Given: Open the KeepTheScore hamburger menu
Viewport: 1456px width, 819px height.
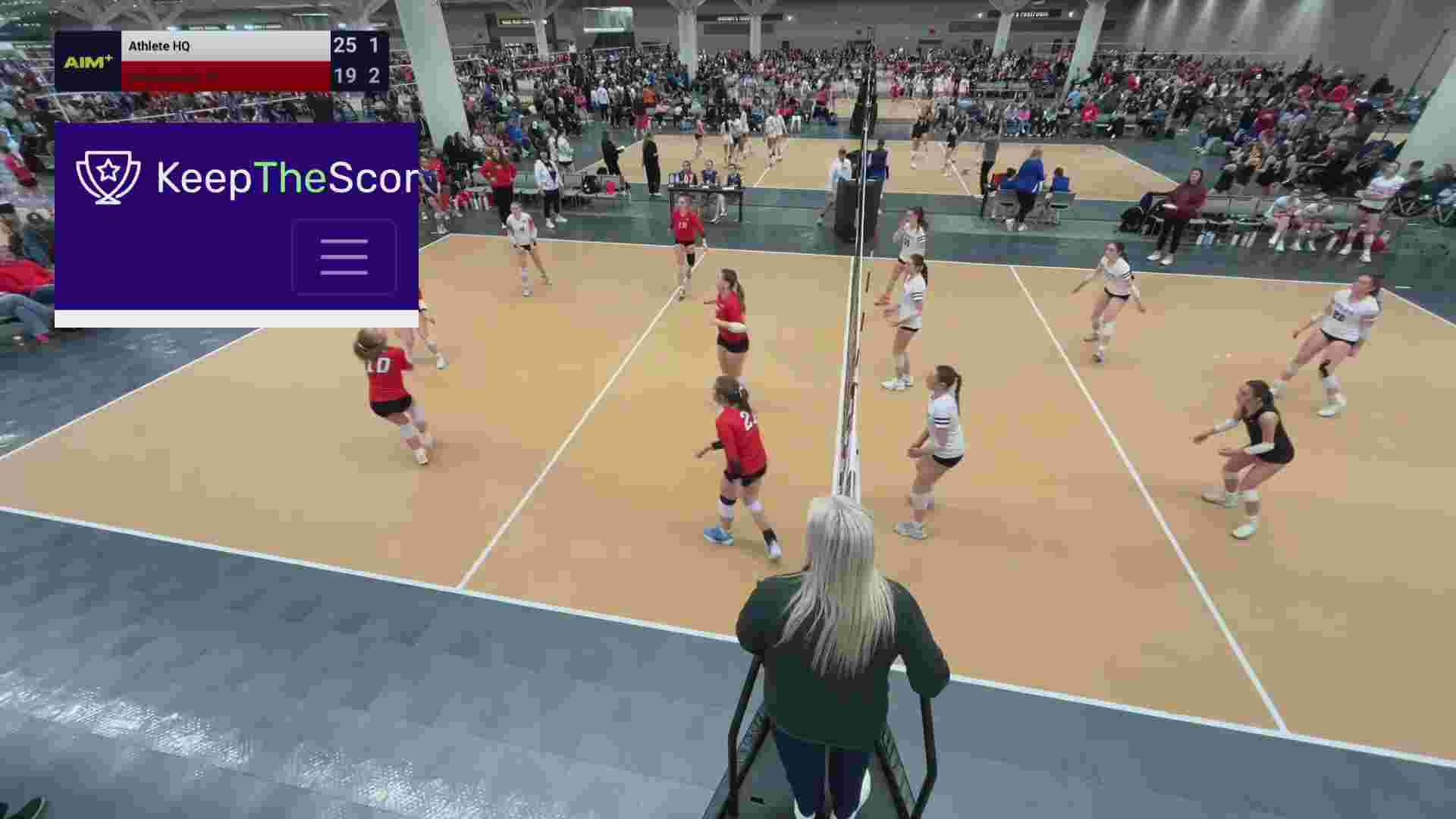Looking at the screenshot, I should click(344, 256).
